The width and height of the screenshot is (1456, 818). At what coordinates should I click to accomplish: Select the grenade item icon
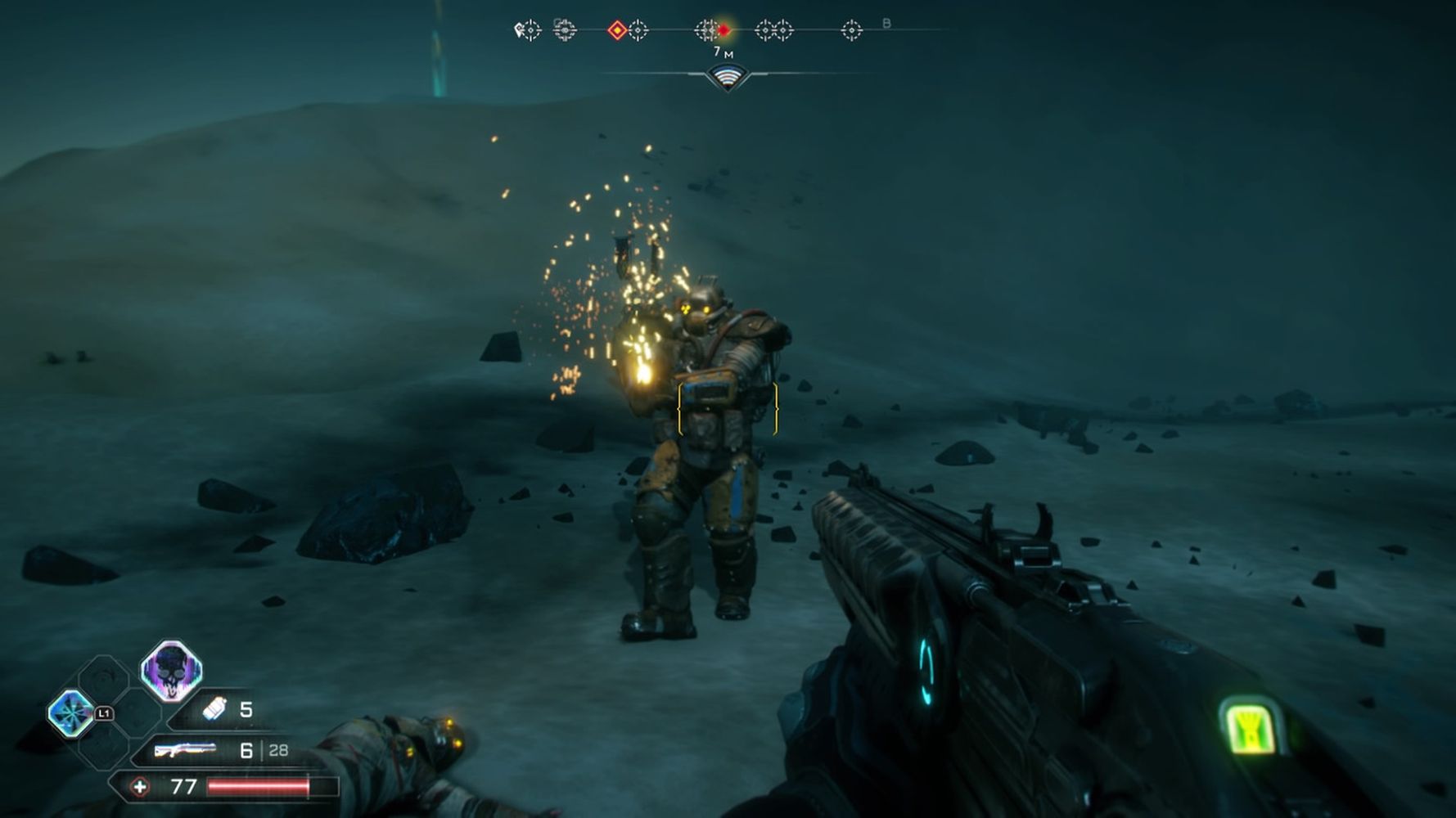[x=214, y=708]
